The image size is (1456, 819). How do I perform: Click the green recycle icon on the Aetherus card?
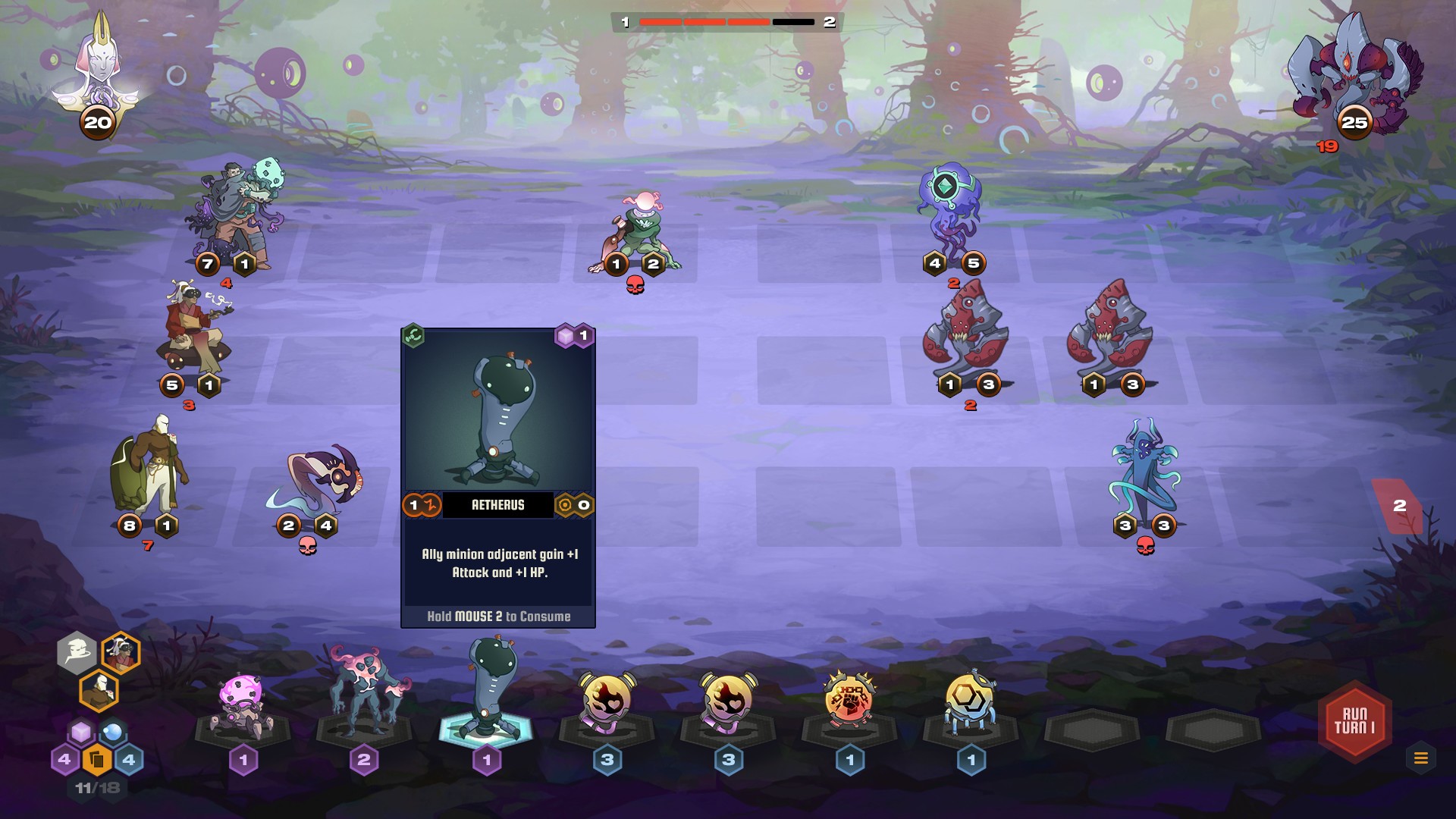(x=413, y=334)
